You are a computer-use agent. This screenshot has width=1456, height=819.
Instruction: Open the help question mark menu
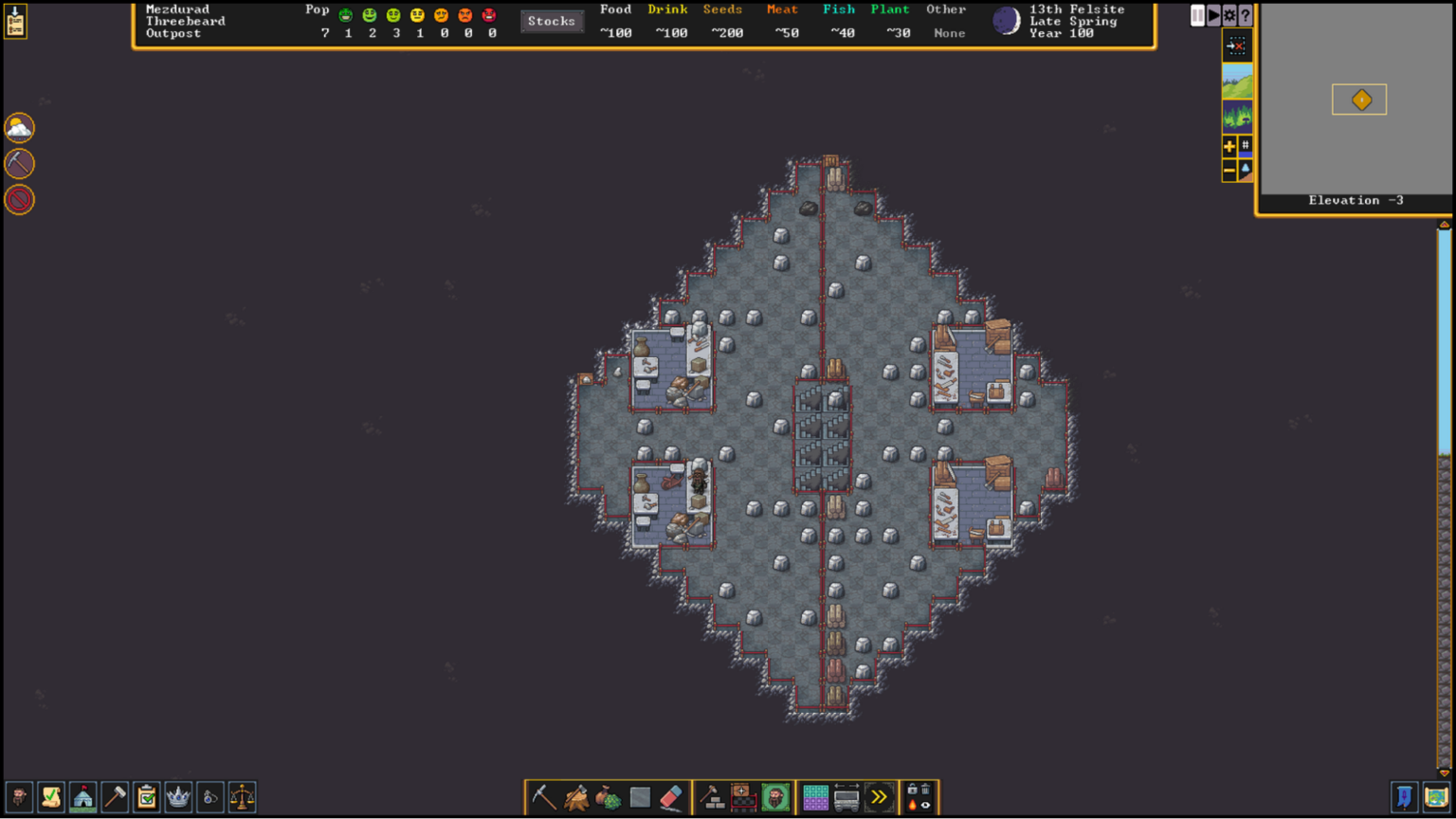(1245, 15)
